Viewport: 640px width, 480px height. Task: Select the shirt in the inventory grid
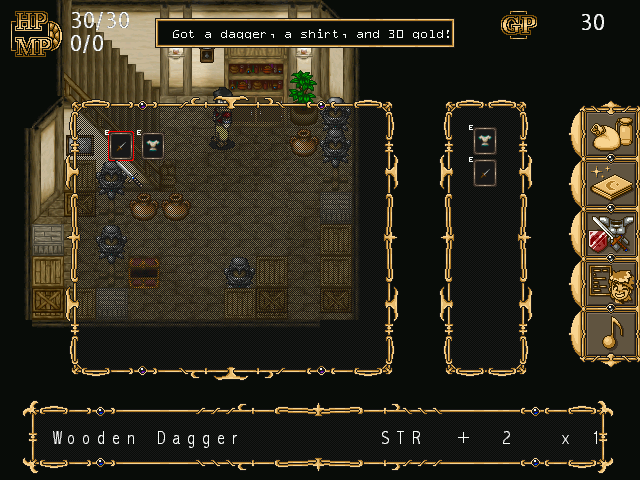pos(152,146)
